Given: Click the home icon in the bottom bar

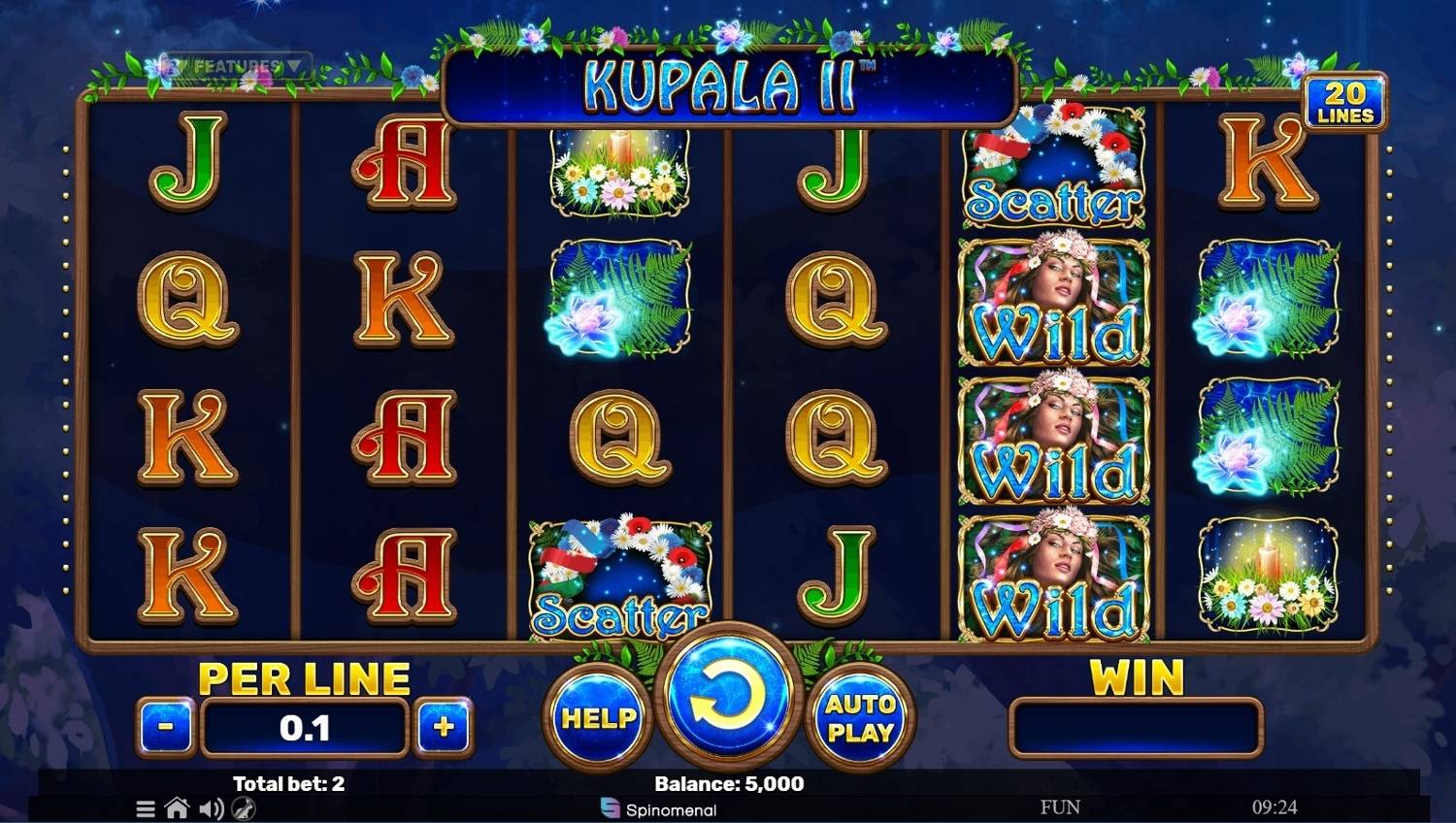Looking at the screenshot, I should click(178, 807).
